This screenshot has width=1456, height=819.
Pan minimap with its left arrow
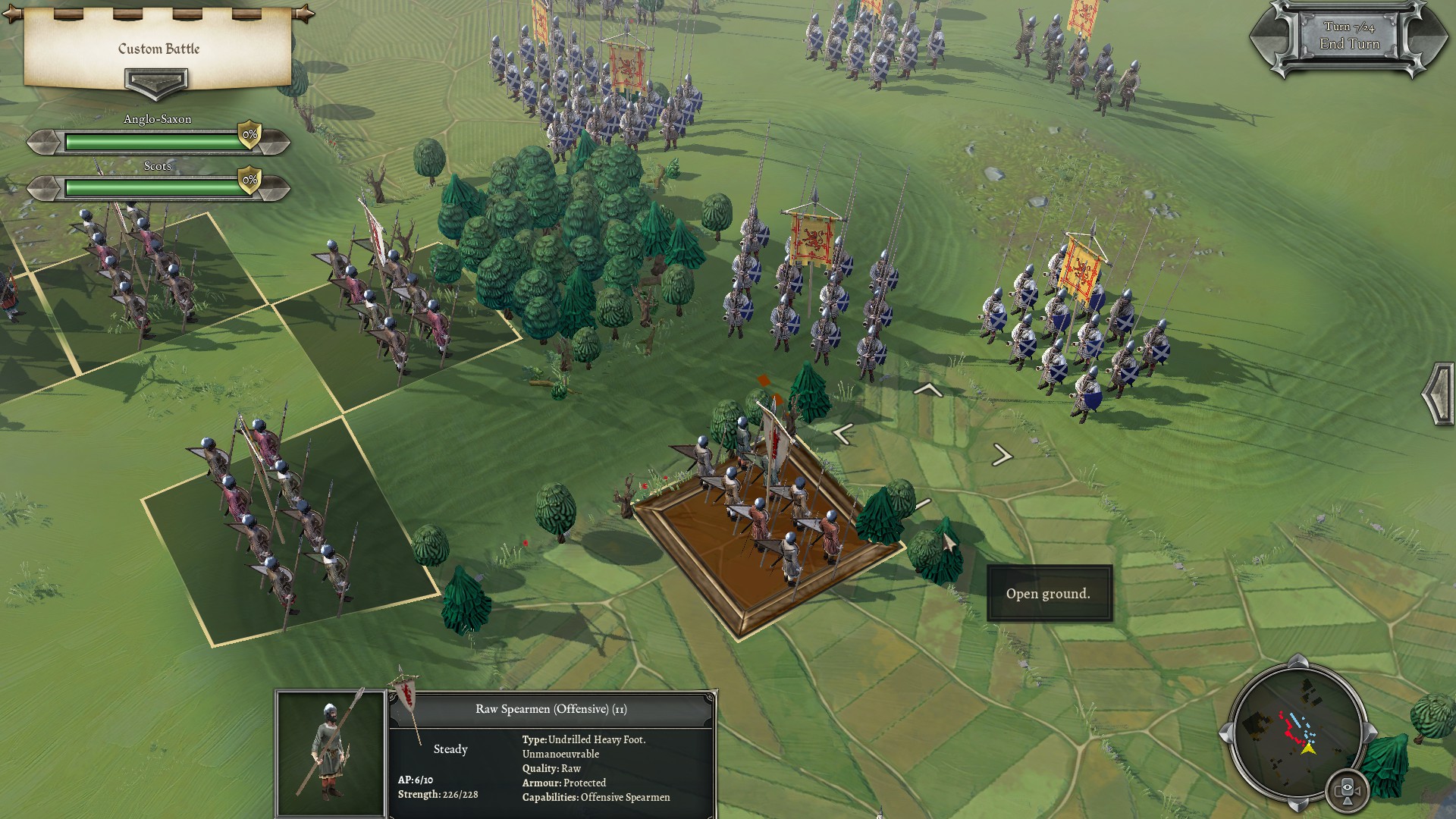(1225, 733)
